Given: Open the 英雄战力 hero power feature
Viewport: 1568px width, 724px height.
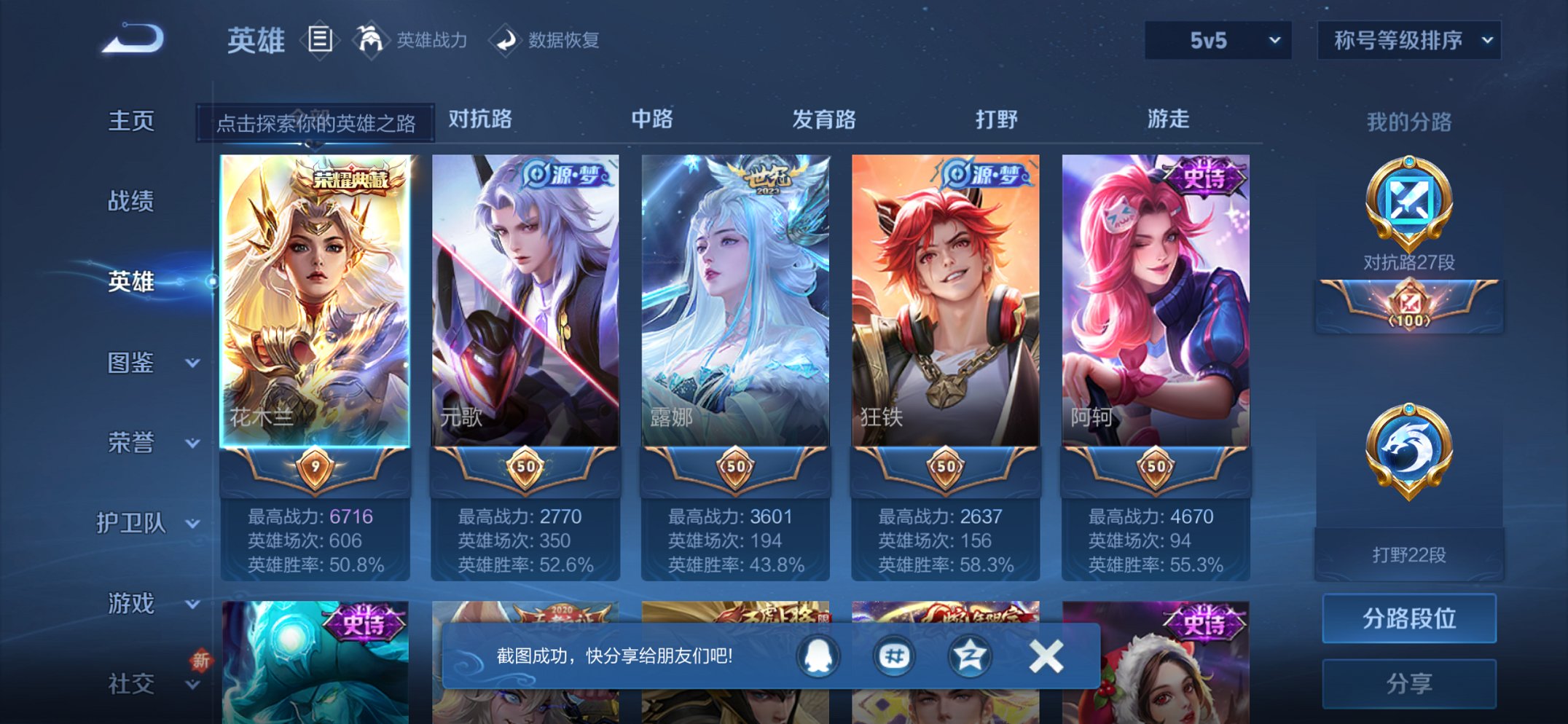Looking at the screenshot, I should (415, 42).
